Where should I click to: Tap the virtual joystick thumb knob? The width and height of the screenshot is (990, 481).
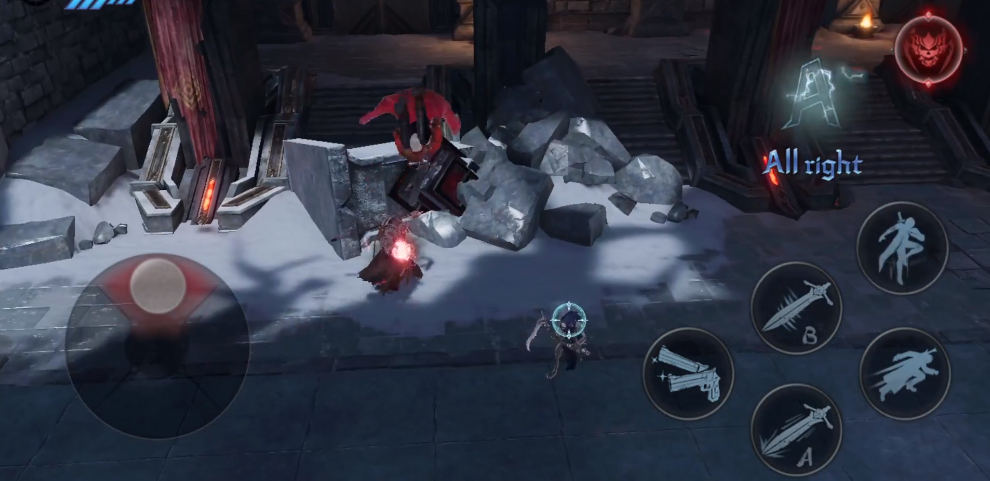[x=156, y=284]
